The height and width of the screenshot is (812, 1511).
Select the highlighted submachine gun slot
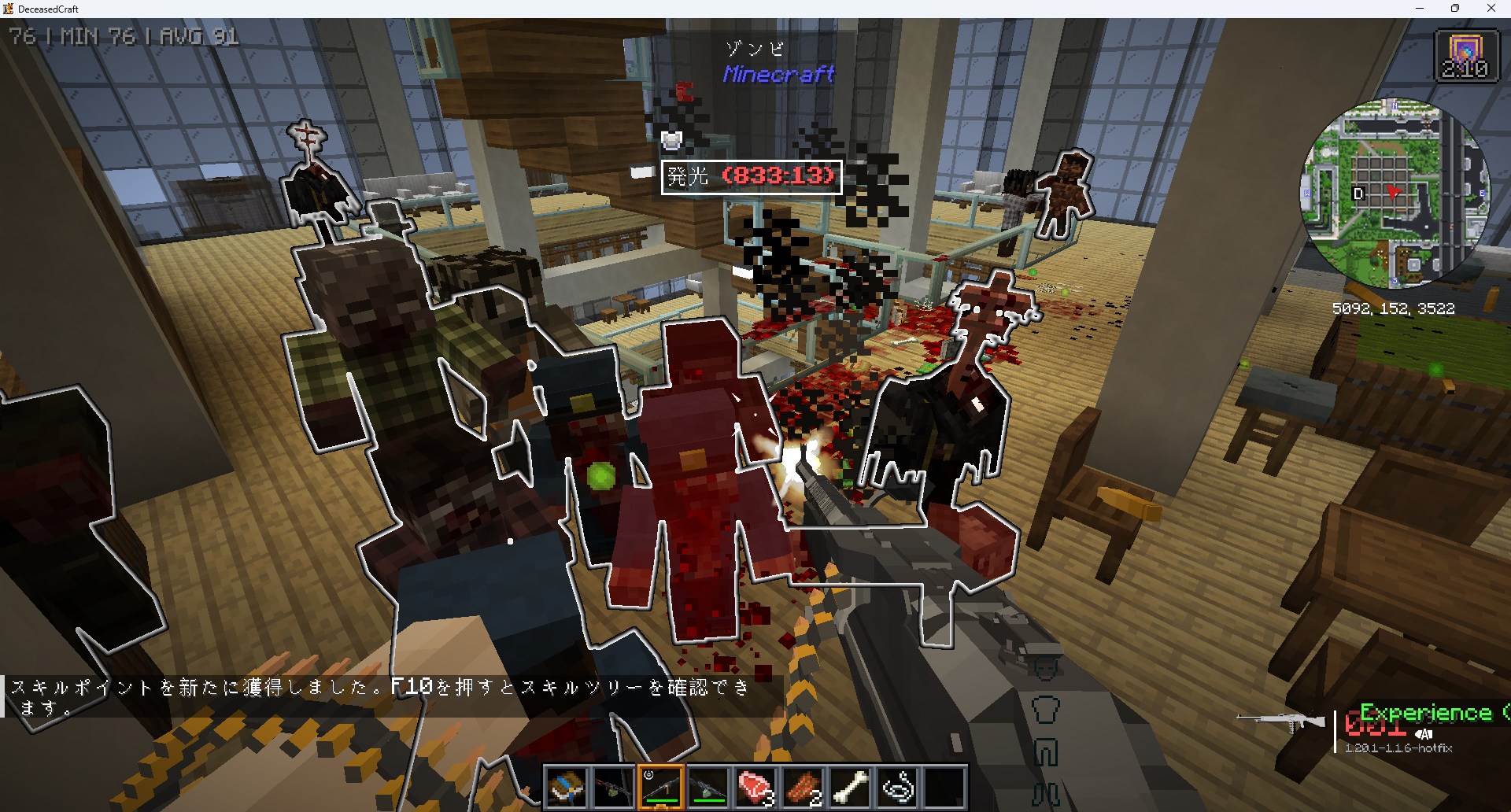tap(661, 787)
